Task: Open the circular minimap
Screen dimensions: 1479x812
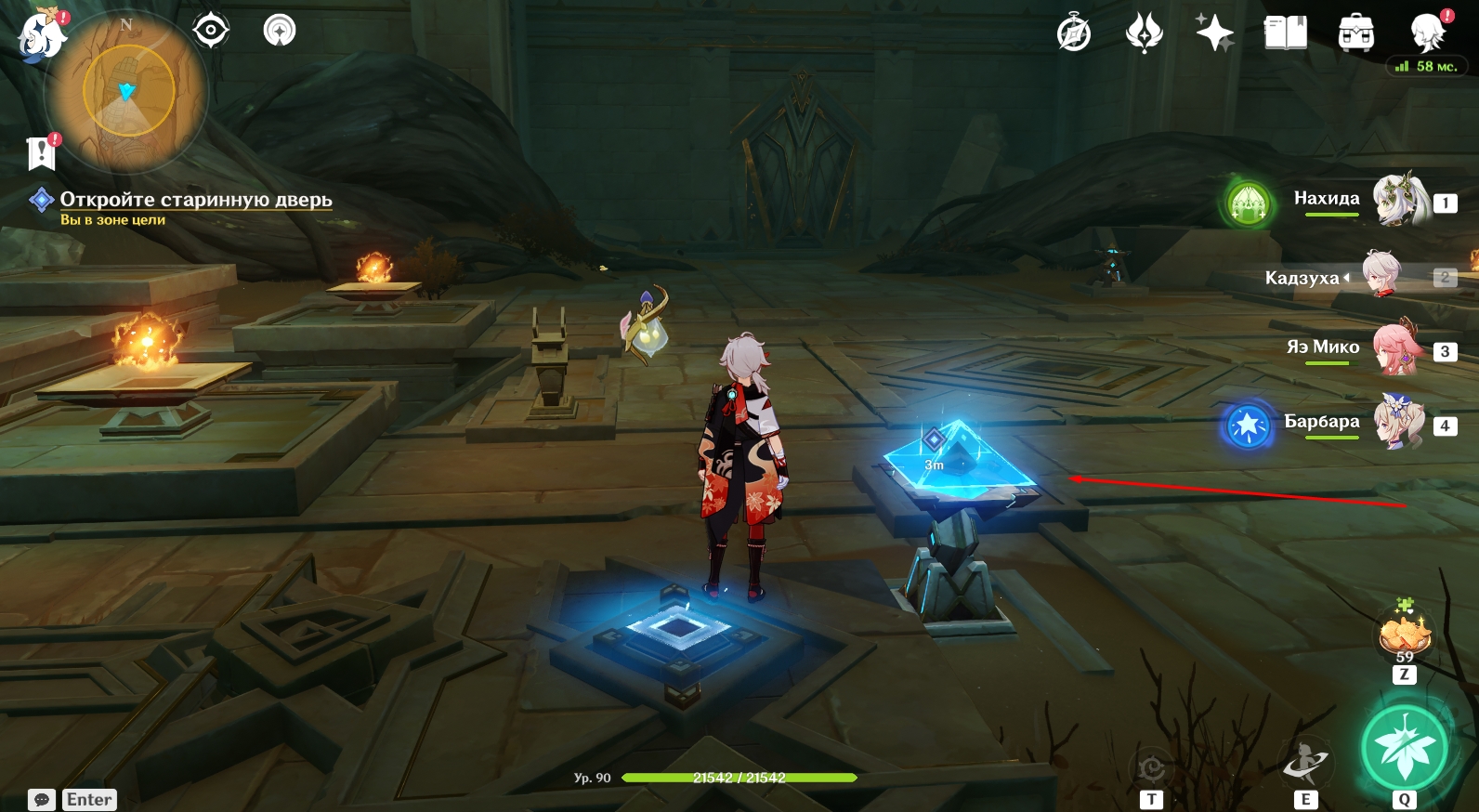Action: 128,91
